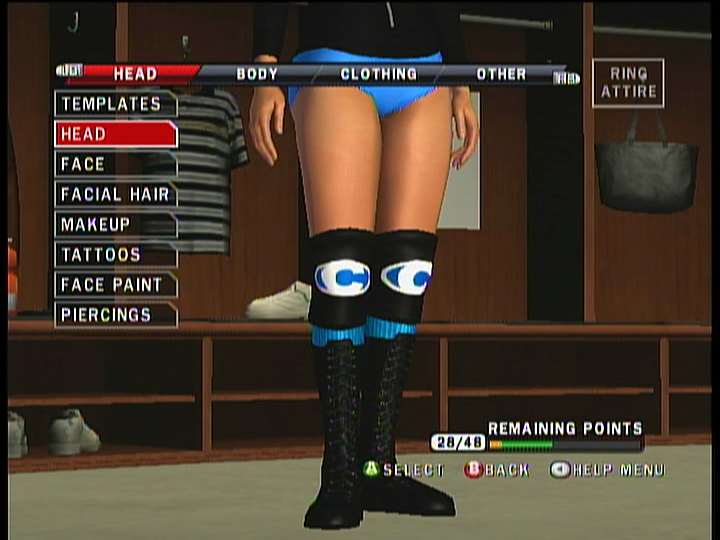Open the Piercings entry
Screen dimensions: 720x540
pos(114,314)
